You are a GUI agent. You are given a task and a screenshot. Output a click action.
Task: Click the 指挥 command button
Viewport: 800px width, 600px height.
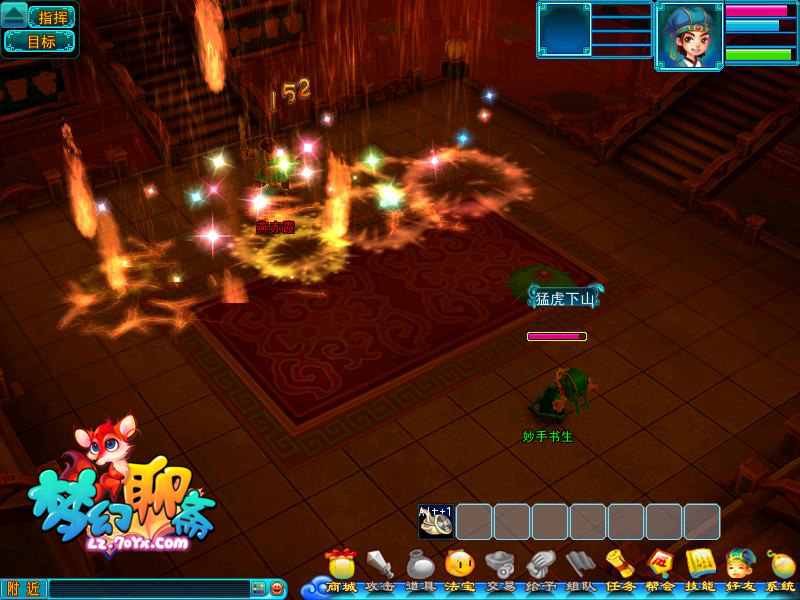tap(52, 17)
